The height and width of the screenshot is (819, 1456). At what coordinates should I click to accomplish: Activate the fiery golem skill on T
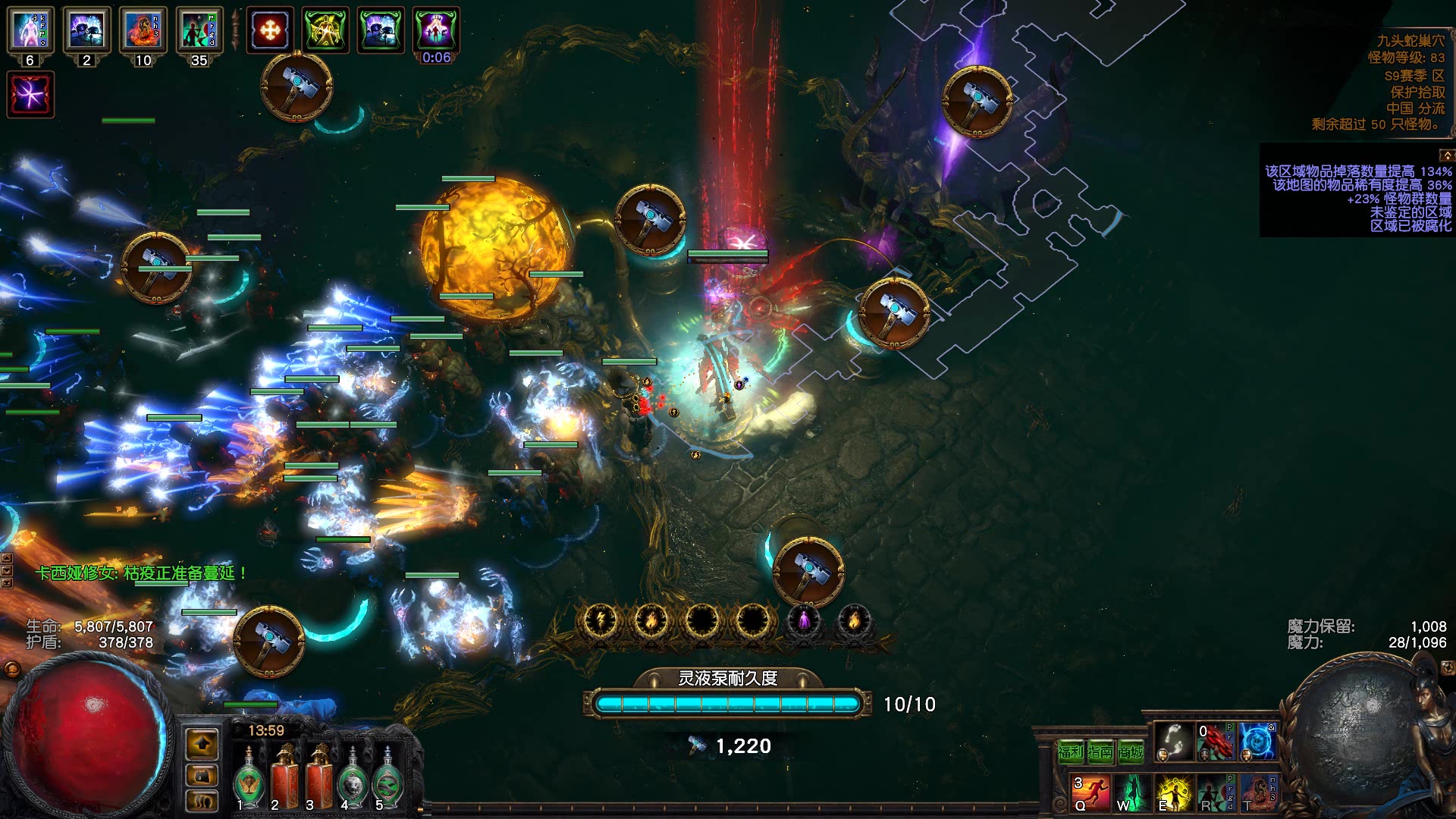tap(1258, 792)
